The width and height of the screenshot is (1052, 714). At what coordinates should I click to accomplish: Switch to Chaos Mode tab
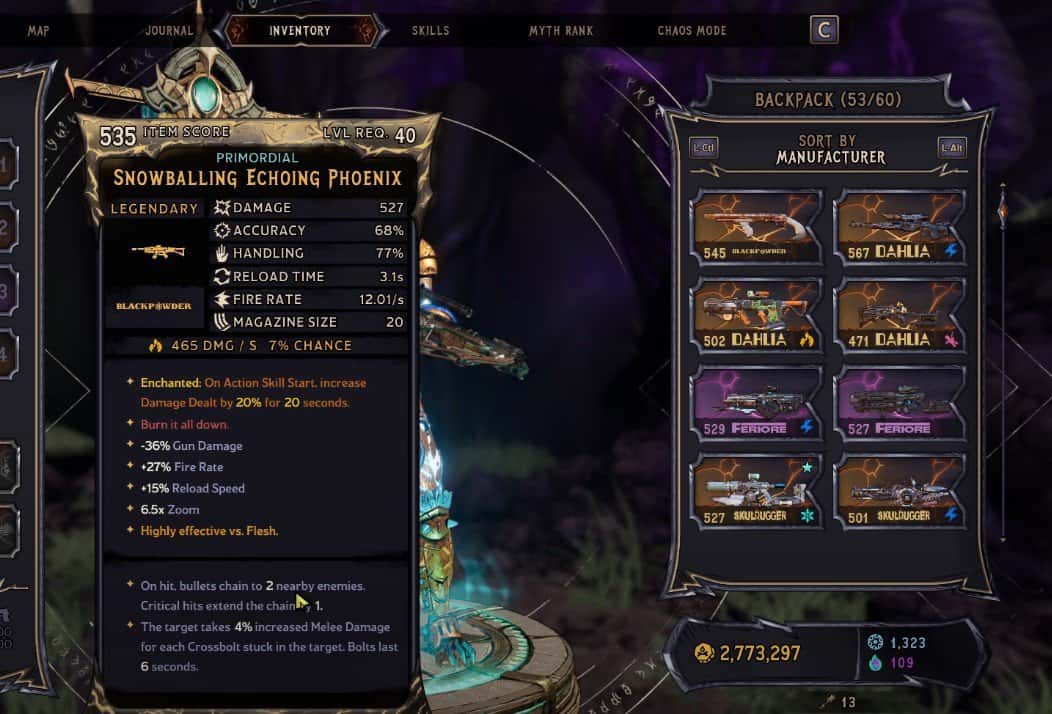(x=692, y=31)
